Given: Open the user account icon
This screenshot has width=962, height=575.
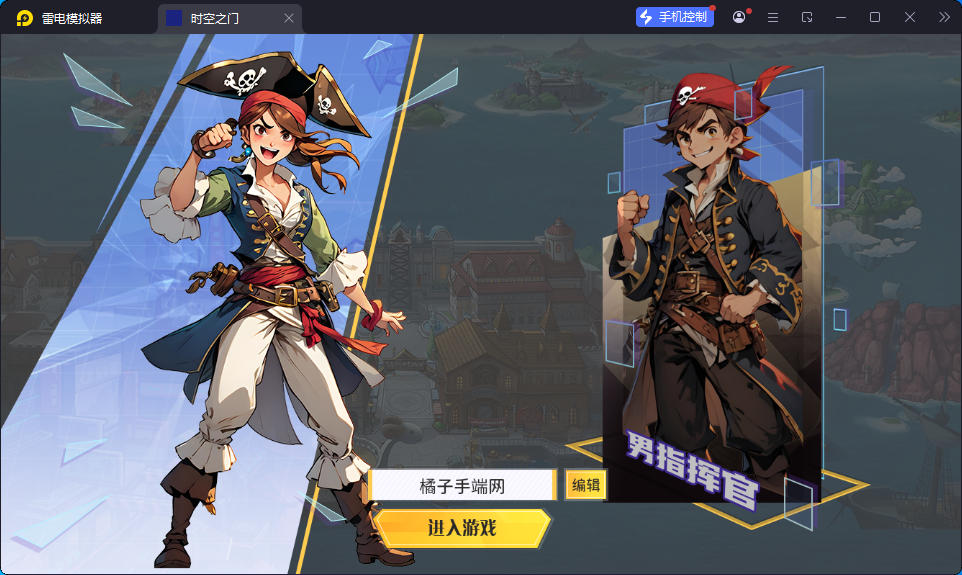Looking at the screenshot, I should (x=739, y=17).
